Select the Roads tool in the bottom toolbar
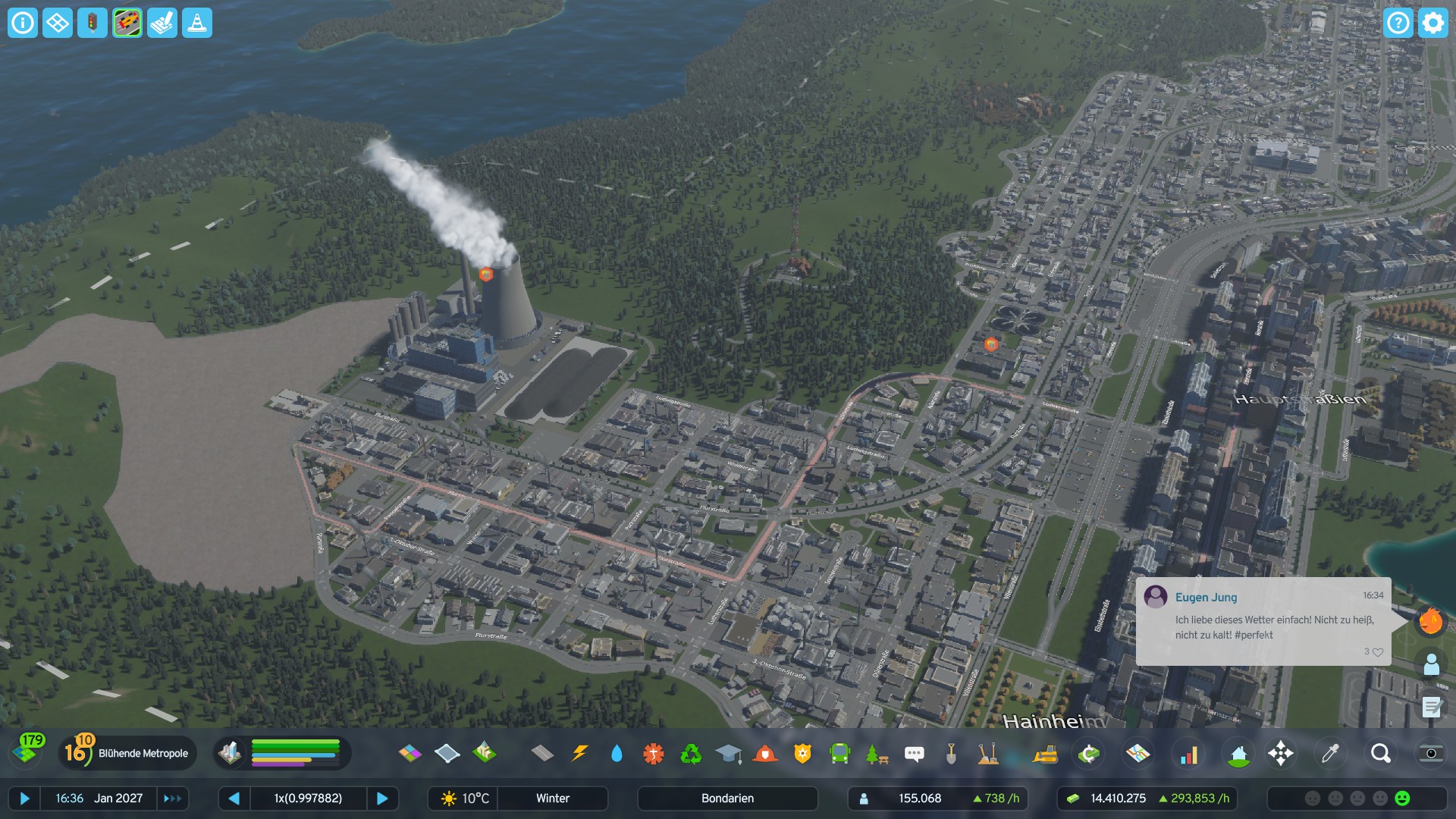Screen dimensions: 1456x819 (x=541, y=753)
